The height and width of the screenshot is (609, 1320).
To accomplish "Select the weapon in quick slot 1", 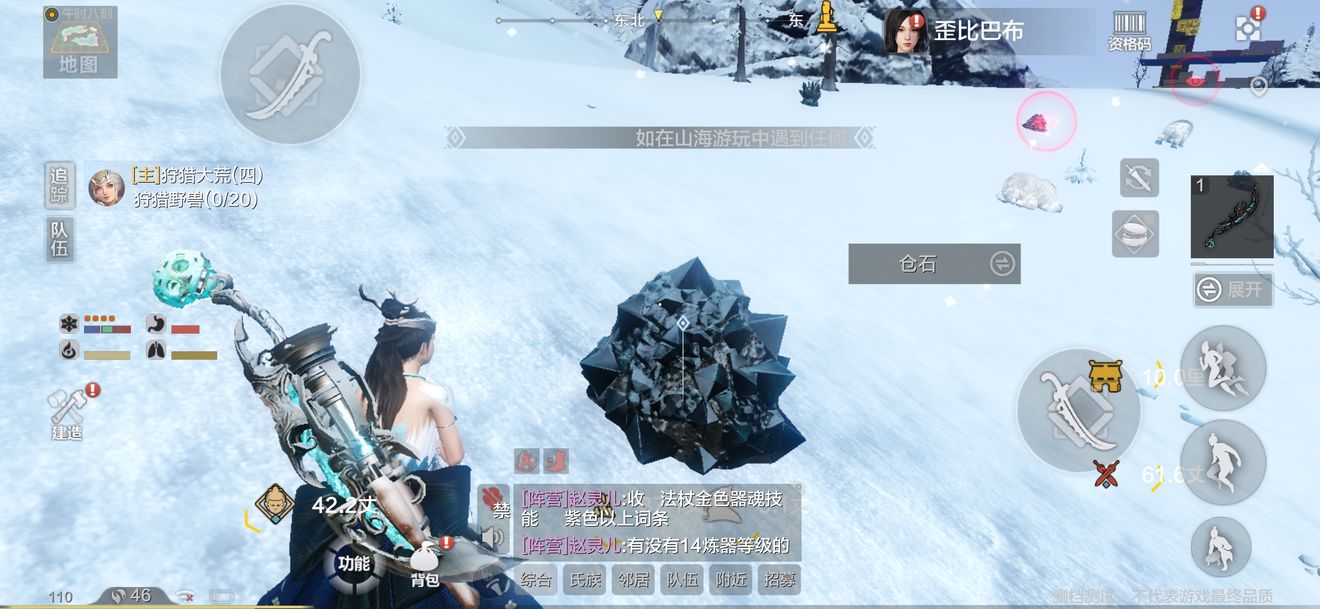I will (1232, 217).
